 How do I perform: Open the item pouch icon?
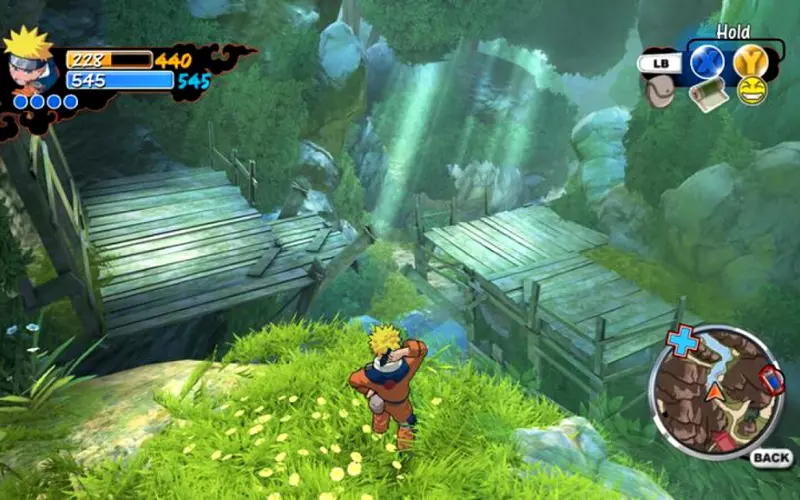[x=658, y=92]
